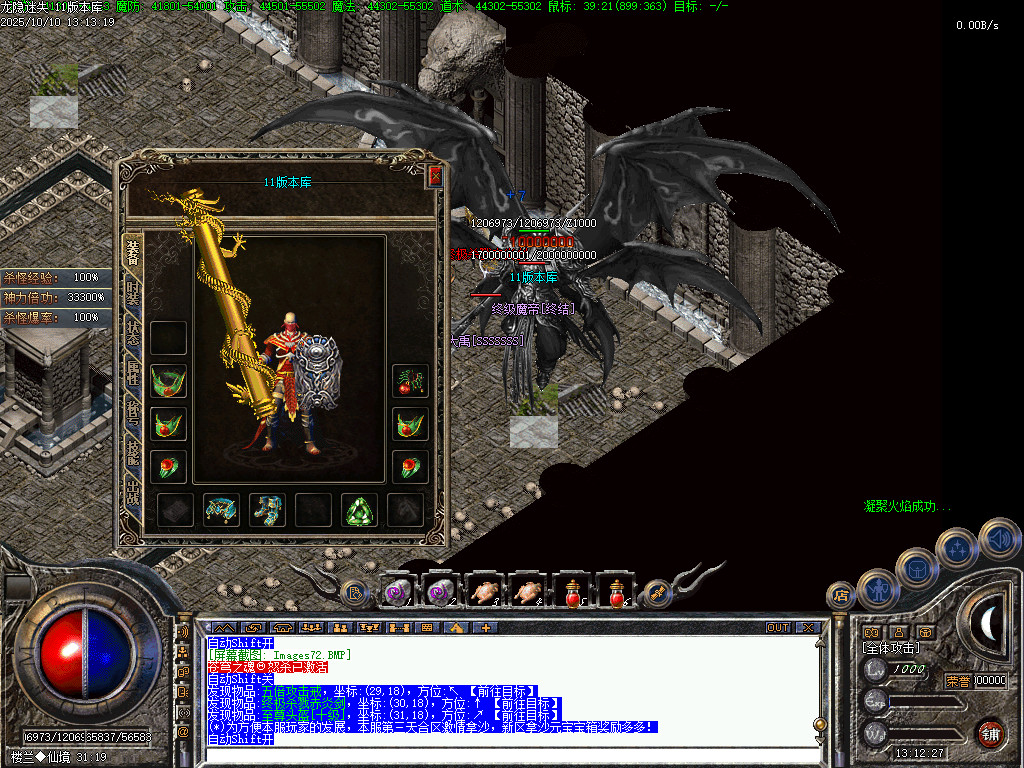Select the necklace slot with red berries
The width and height of the screenshot is (1024, 768).
click(x=409, y=380)
